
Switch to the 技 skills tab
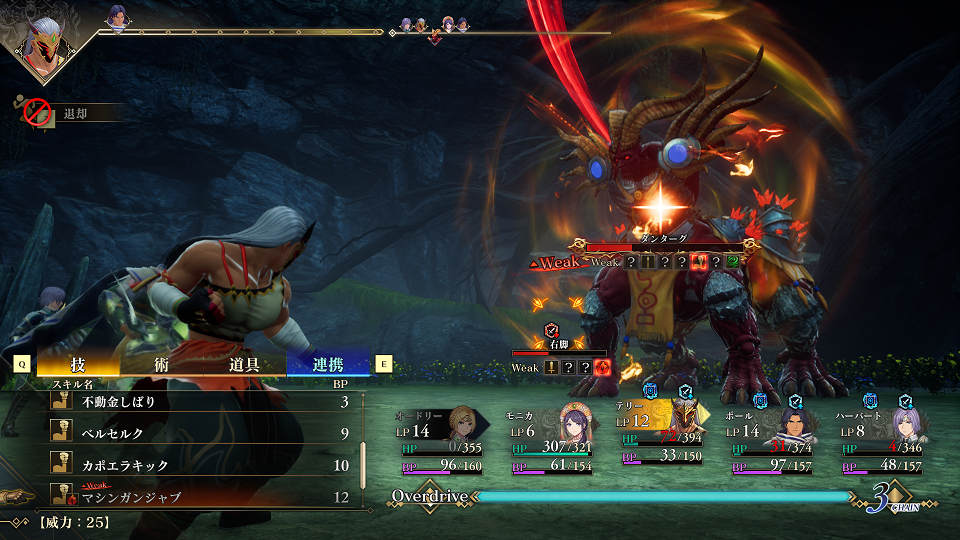[x=76, y=365]
